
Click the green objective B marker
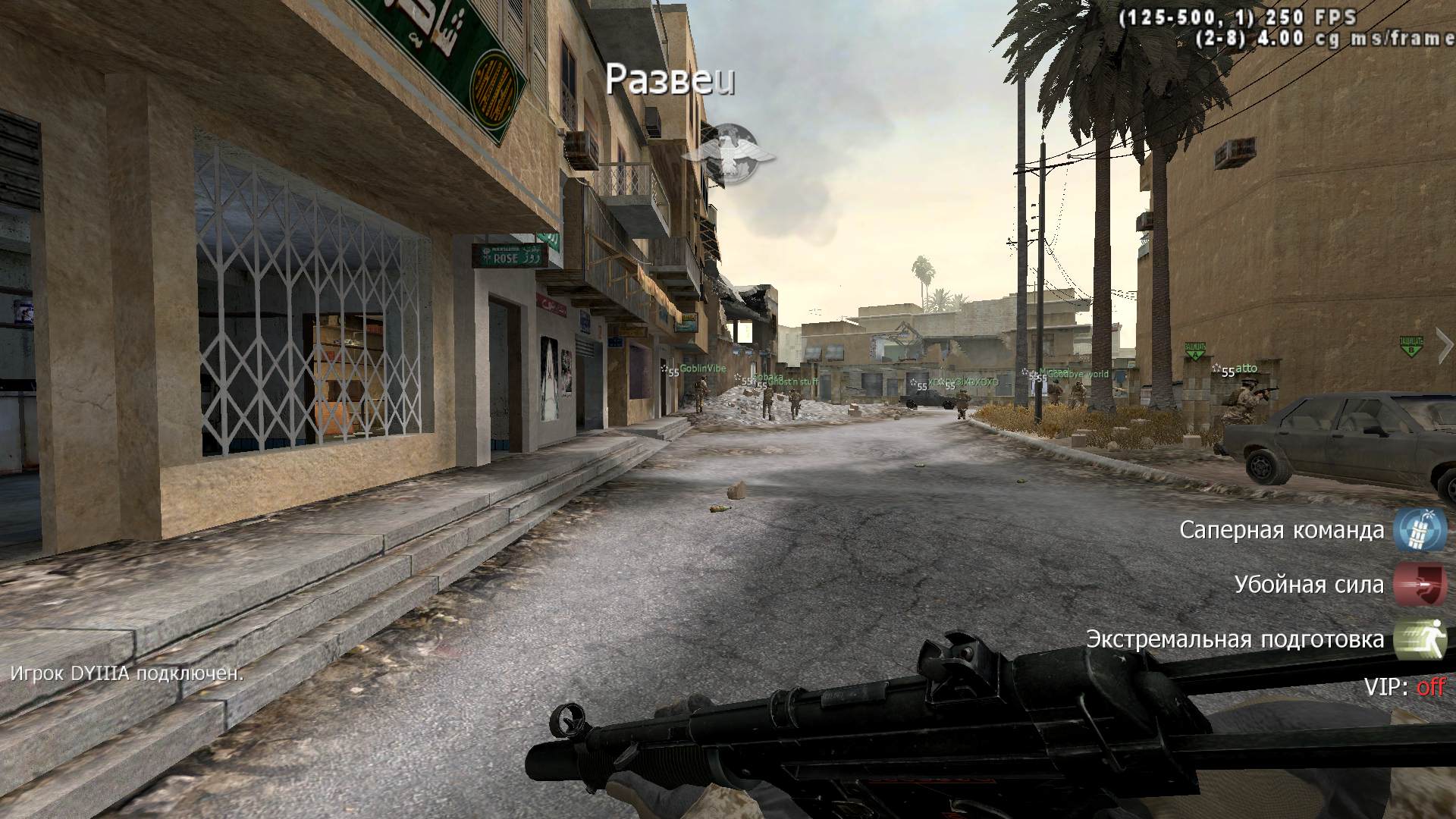[x=1410, y=346]
